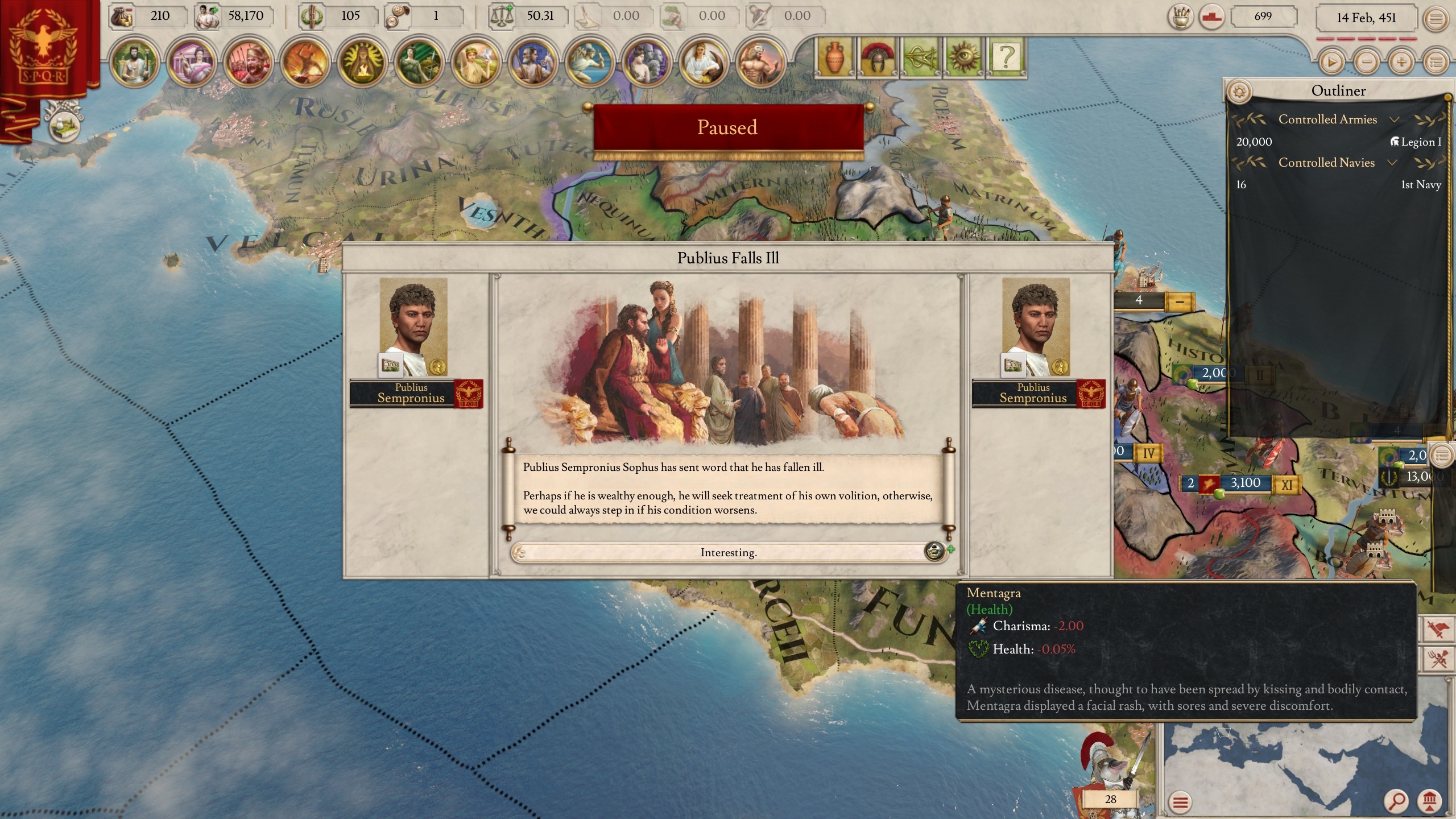Open the minimap search magnifier
The height and width of the screenshot is (819, 1456).
tap(1397, 801)
